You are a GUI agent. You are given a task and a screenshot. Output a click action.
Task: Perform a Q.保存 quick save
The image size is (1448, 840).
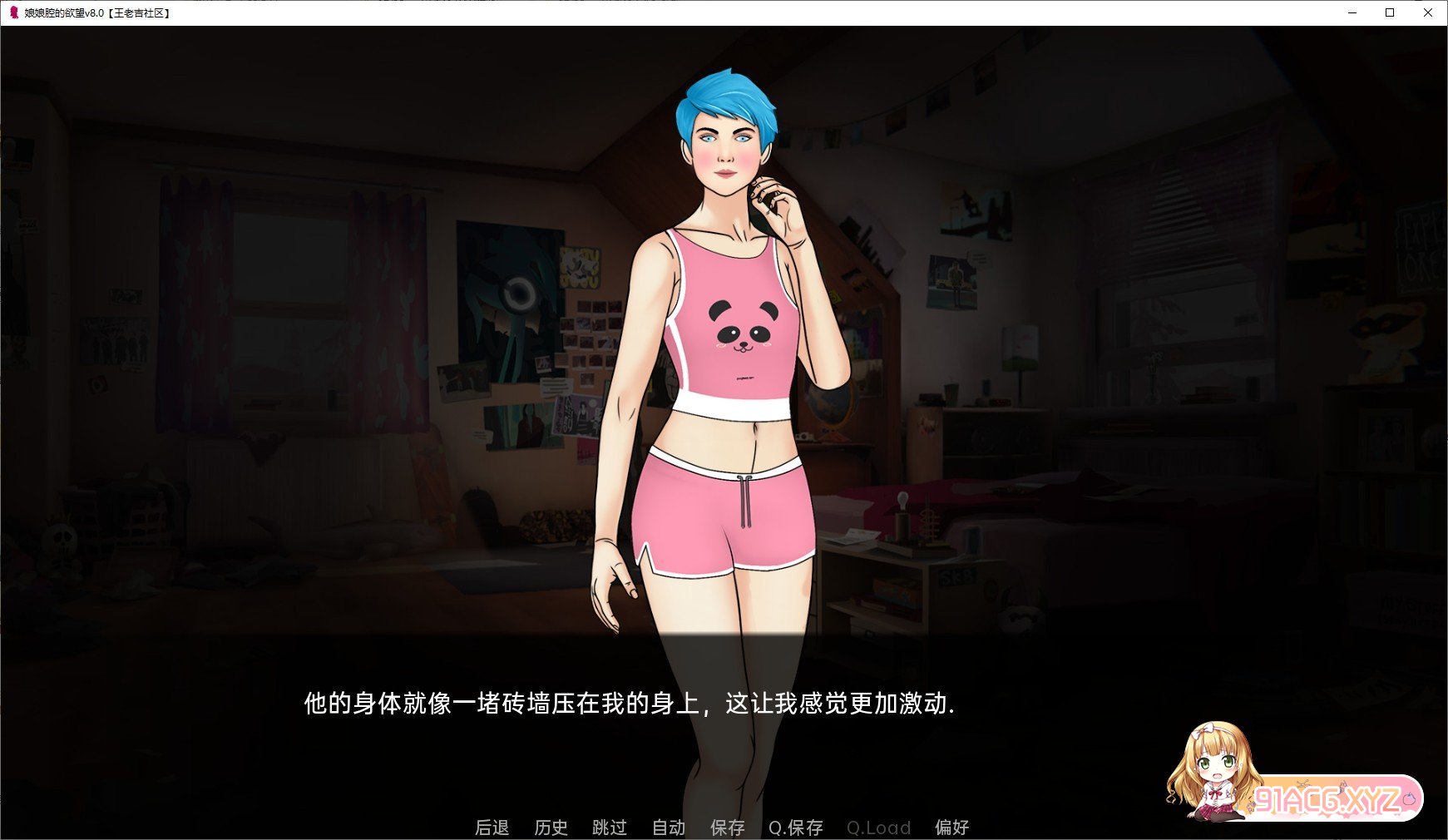[x=794, y=828]
